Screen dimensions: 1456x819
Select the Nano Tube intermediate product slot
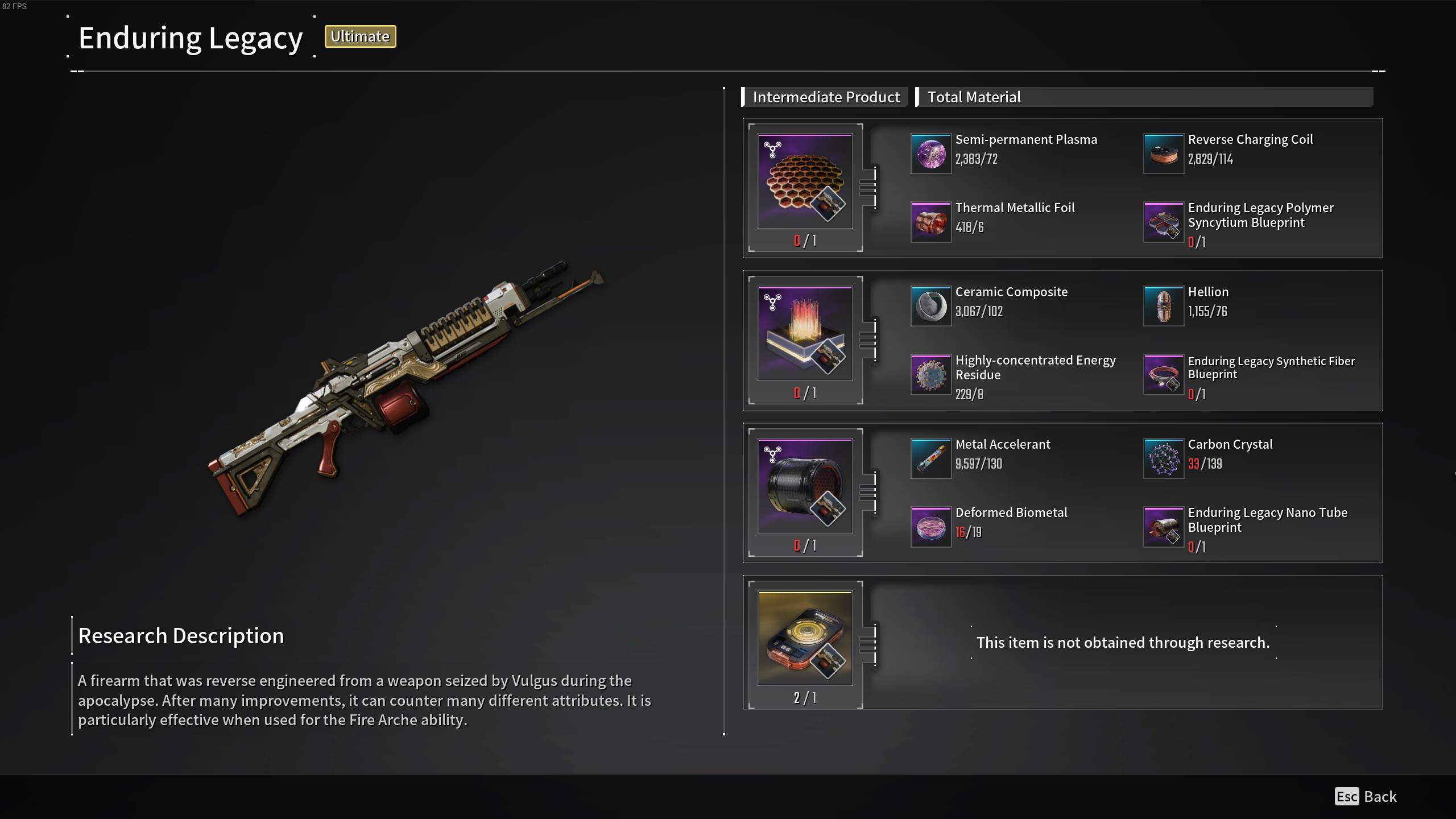pos(805,487)
